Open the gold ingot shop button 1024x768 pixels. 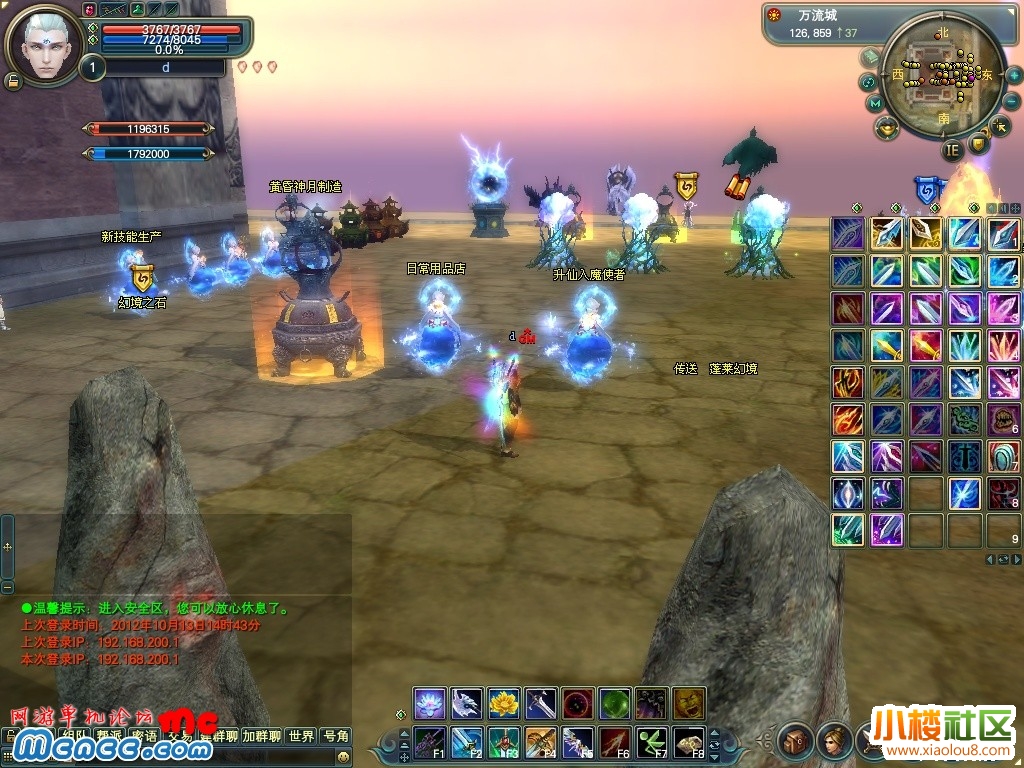tap(887, 128)
